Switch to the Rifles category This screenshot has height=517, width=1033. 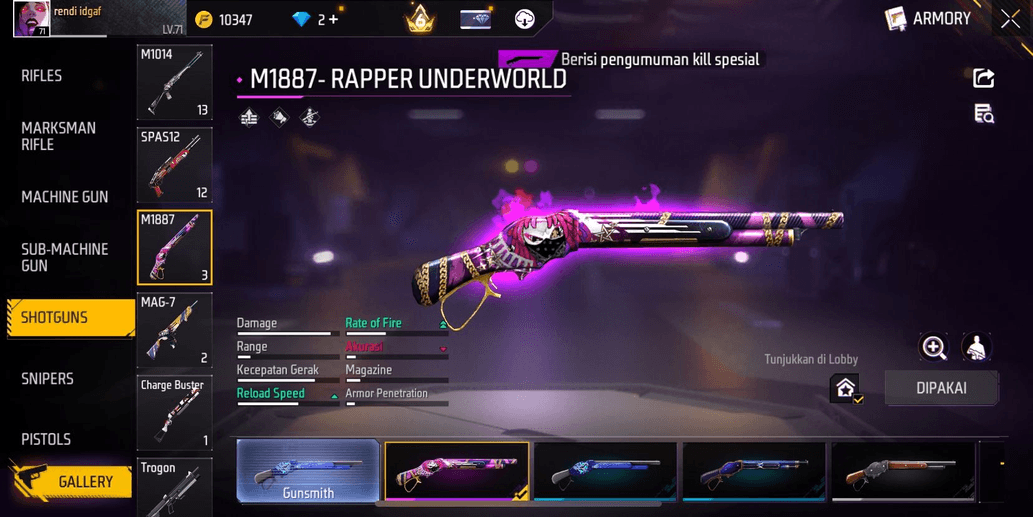pyautogui.click(x=42, y=76)
